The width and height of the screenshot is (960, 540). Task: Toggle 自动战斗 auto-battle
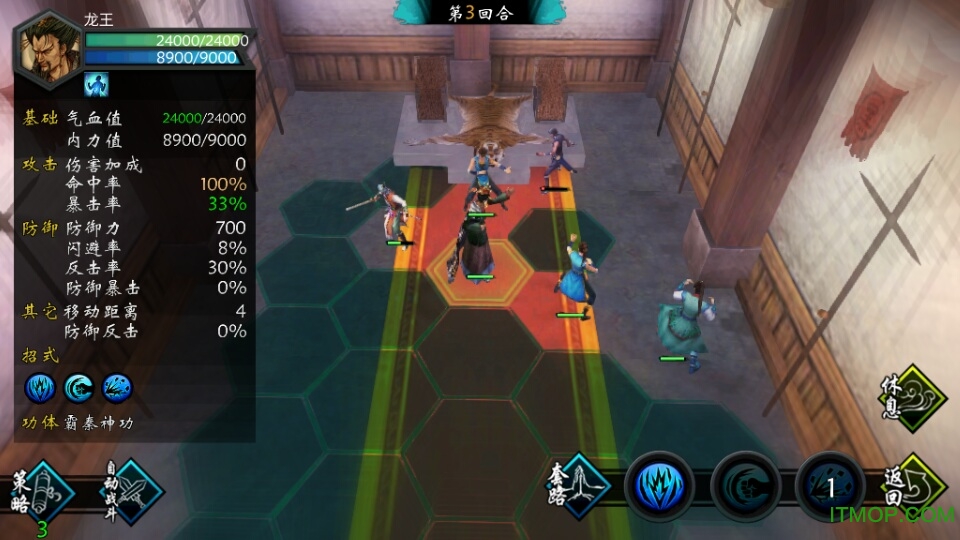133,492
